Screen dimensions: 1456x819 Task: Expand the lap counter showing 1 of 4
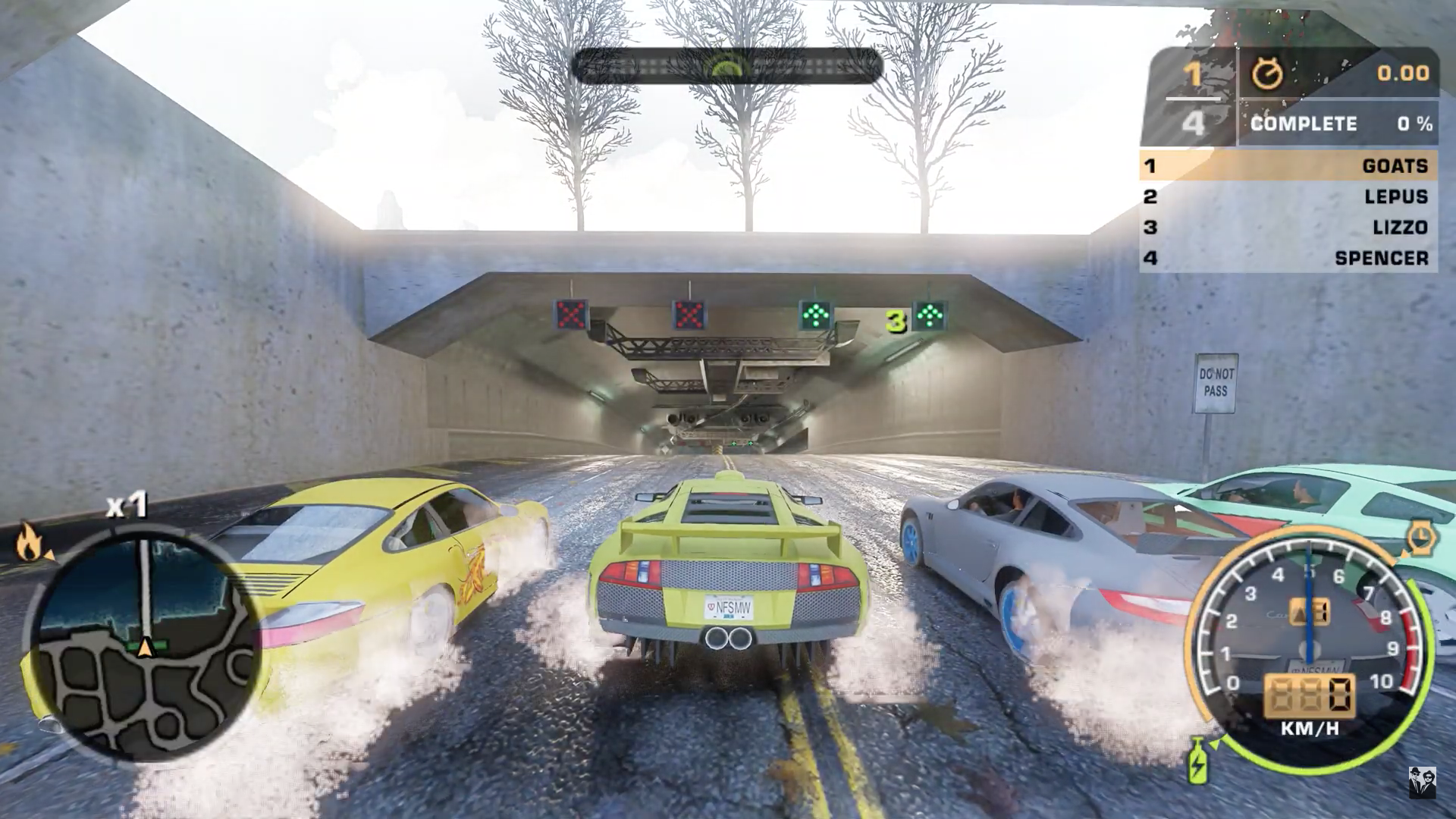pos(1192,99)
